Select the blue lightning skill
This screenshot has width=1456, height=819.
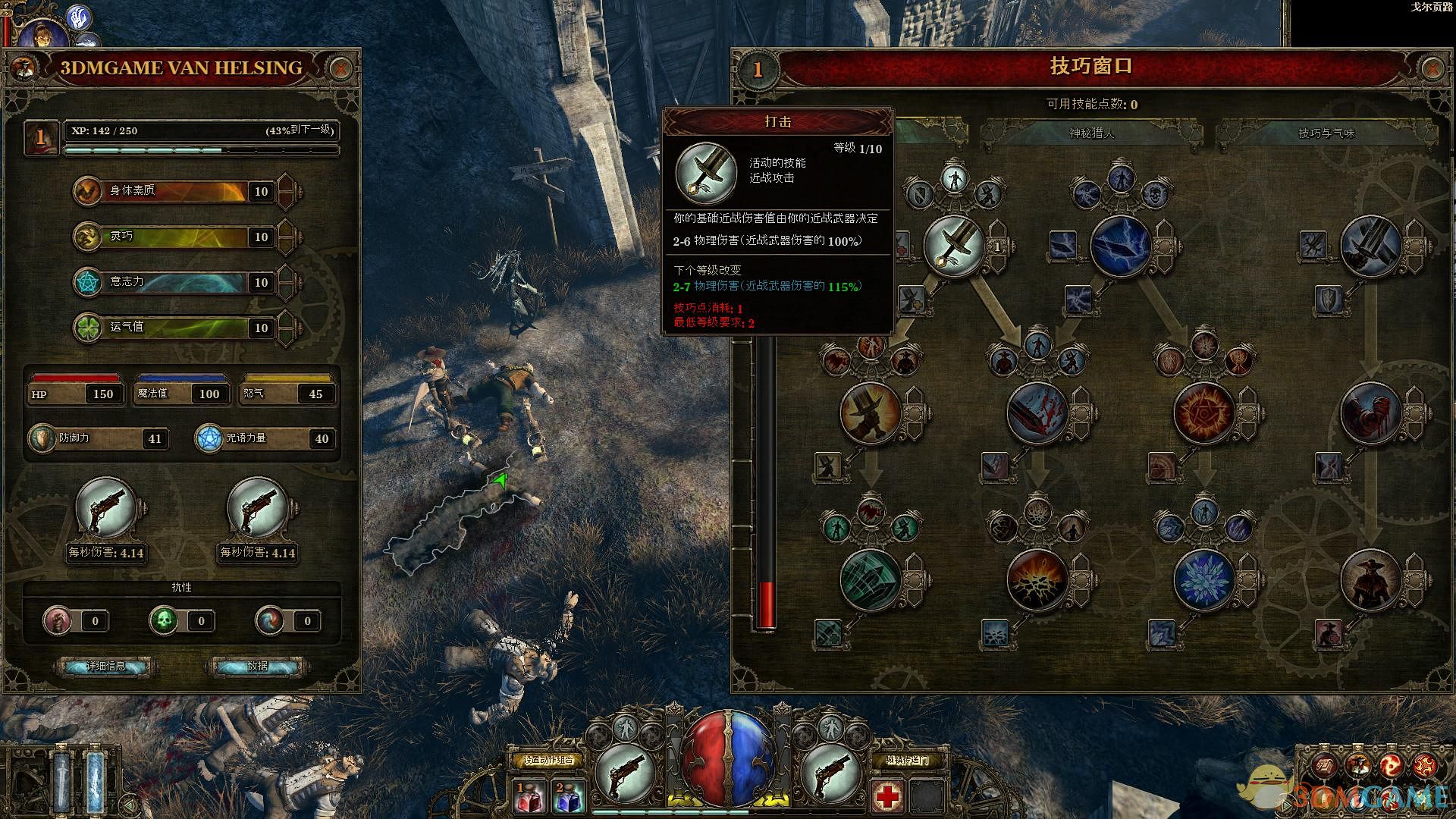click(1121, 246)
